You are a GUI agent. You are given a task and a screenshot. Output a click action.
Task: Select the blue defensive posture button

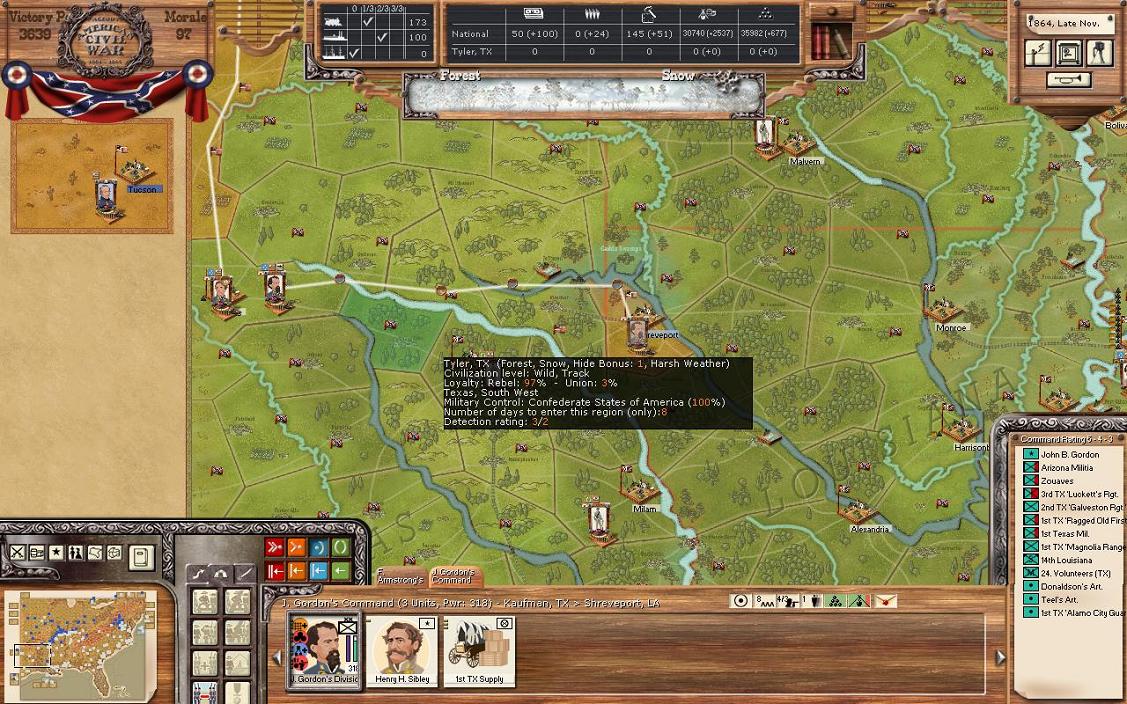click(319, 547)
